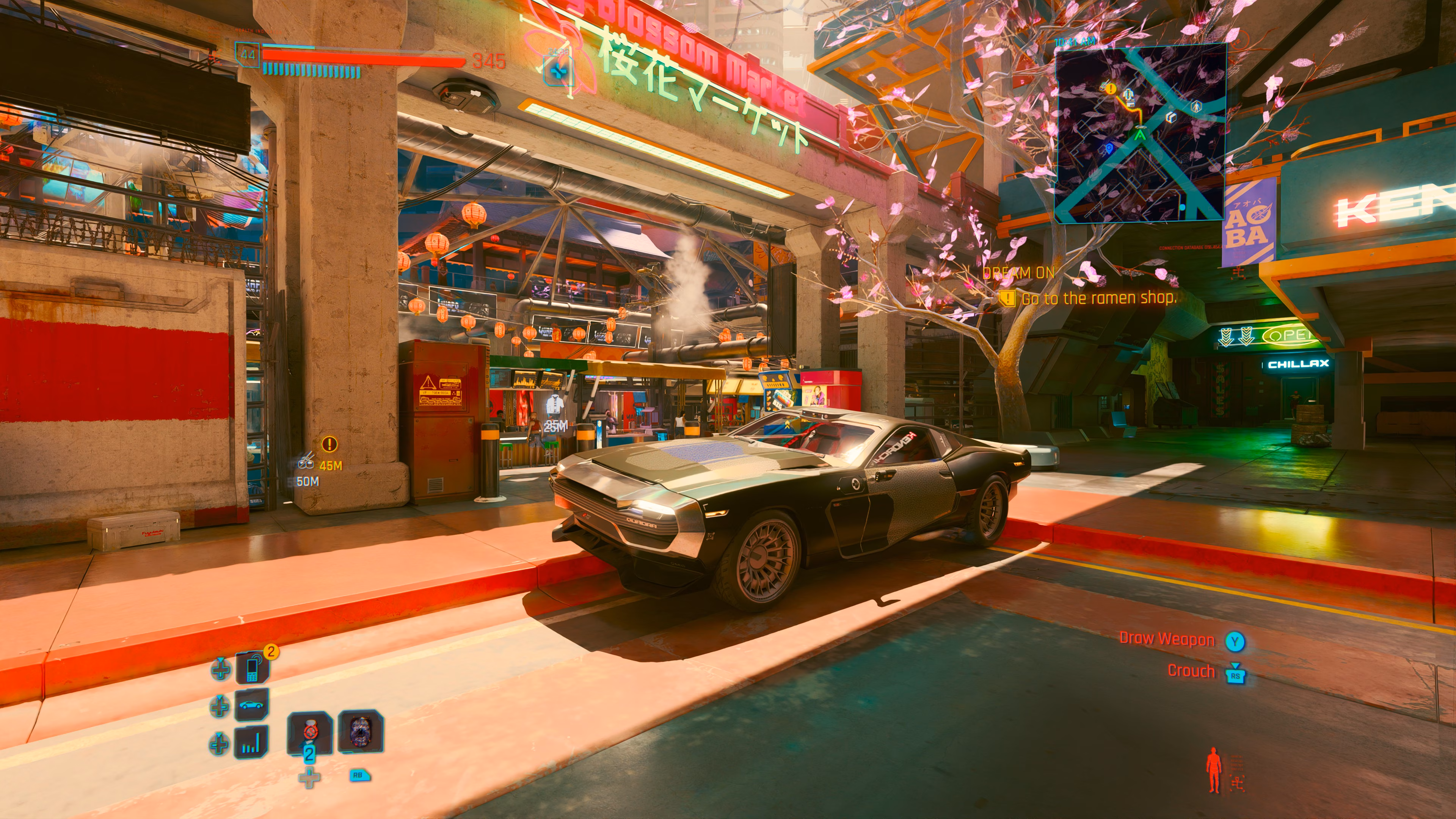Select the clothing vendor icon on minimap
Screen dimensions: 1456x819
[x=1129, y=95]
